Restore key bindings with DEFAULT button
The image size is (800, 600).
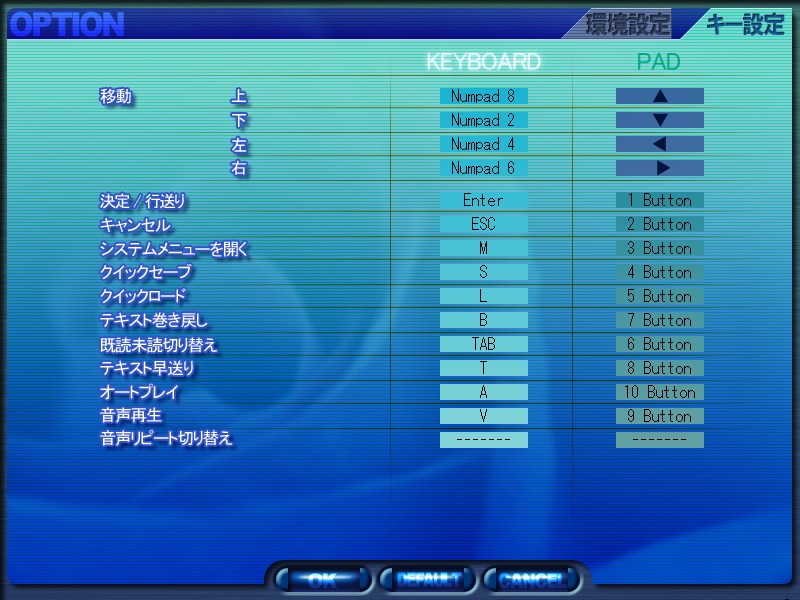coord(428,578)
